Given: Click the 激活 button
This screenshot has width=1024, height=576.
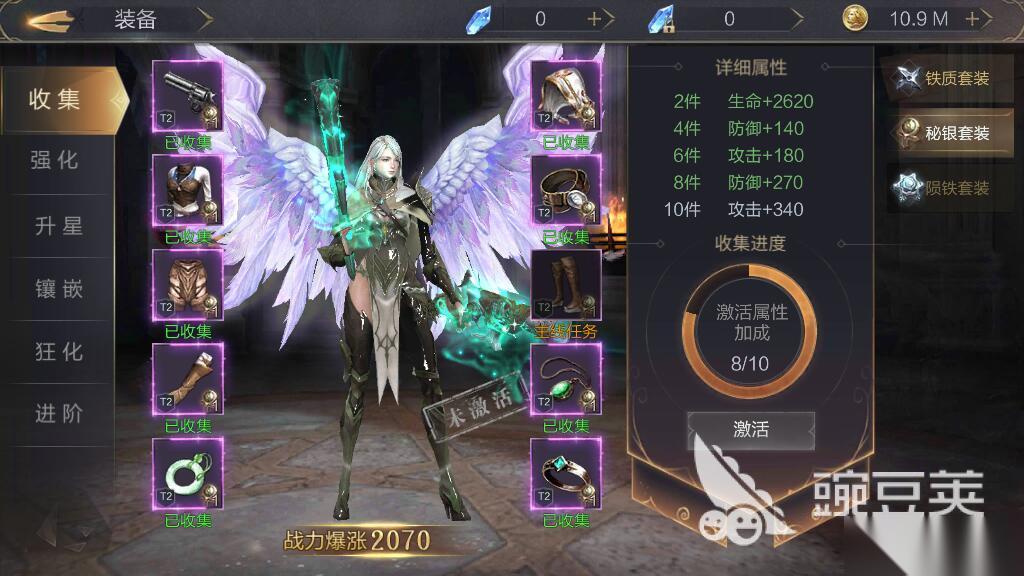Looking at the screenshot, I should click(x=751, y=430).
